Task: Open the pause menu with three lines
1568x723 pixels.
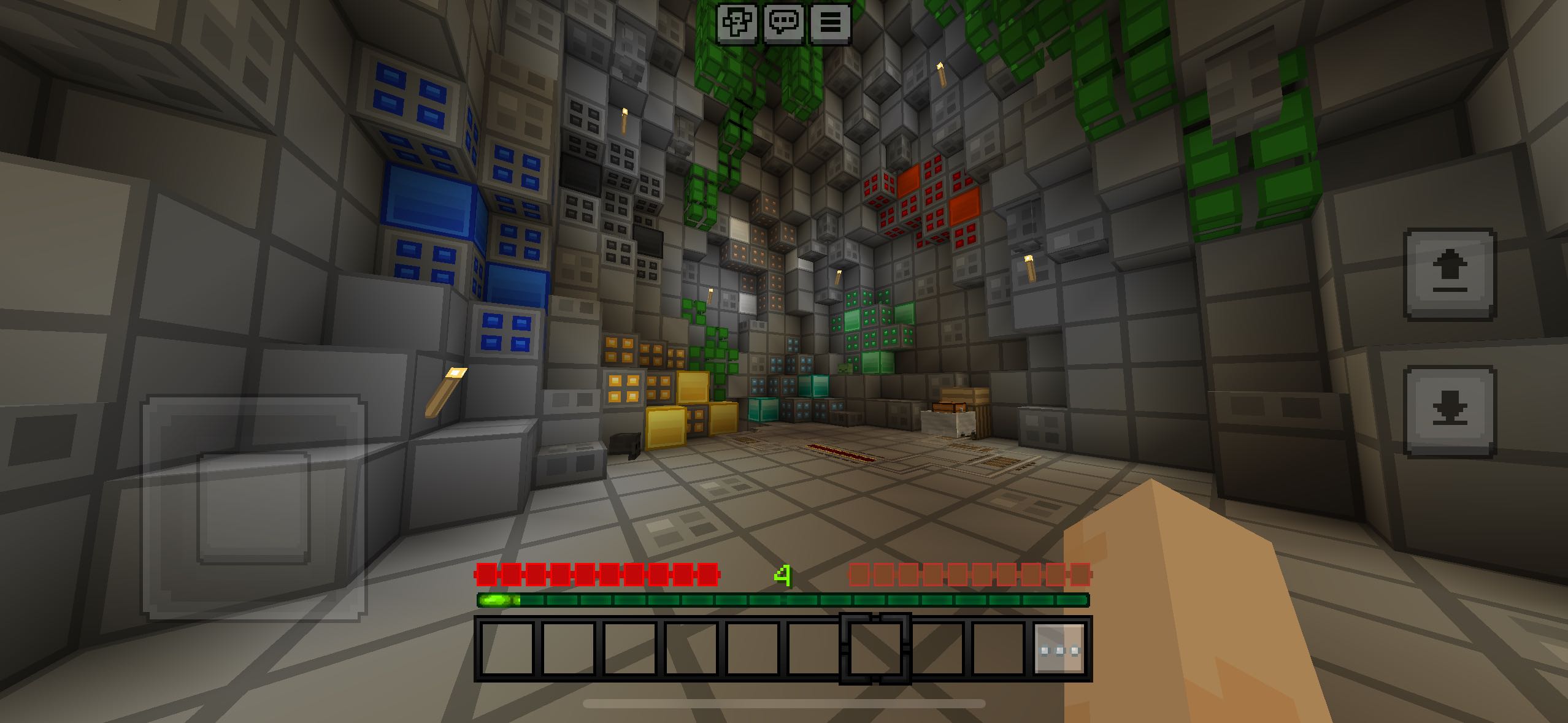Action: coord(831,23)
